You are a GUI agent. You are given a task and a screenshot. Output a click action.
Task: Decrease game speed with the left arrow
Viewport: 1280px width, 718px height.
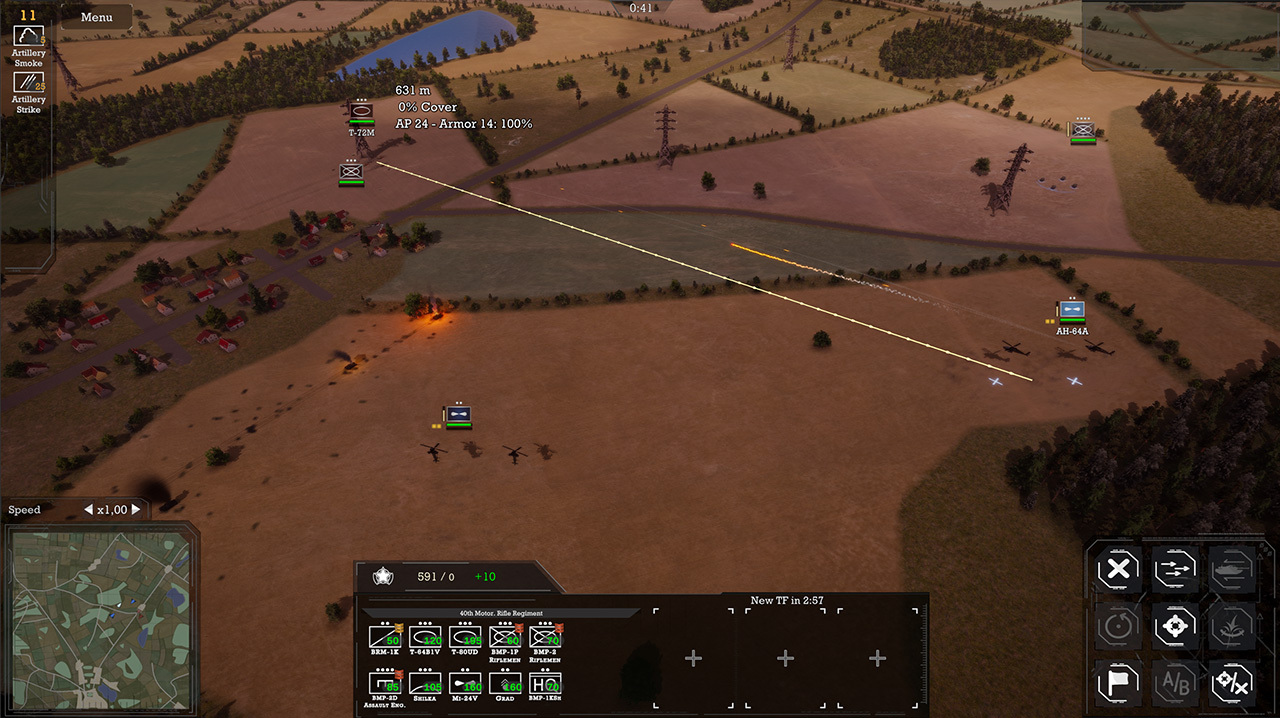coord(87,510)
